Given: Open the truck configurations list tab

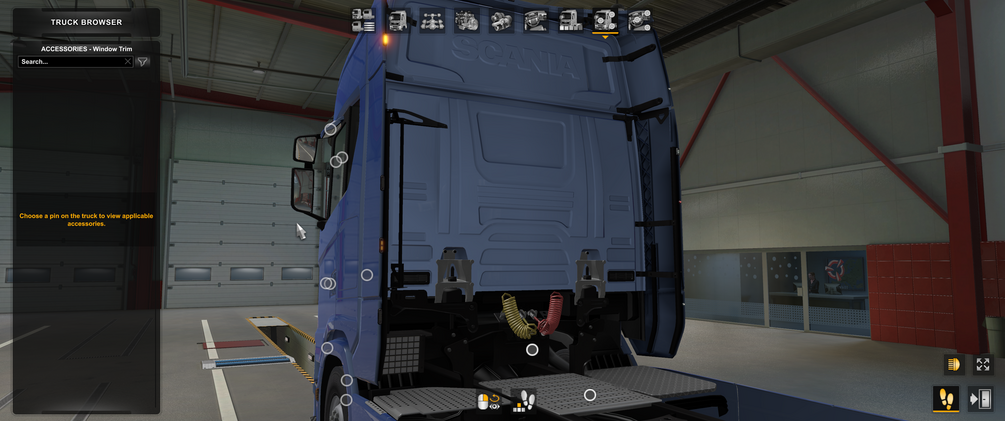Looking at the screenshot, I should coord(363,20).
